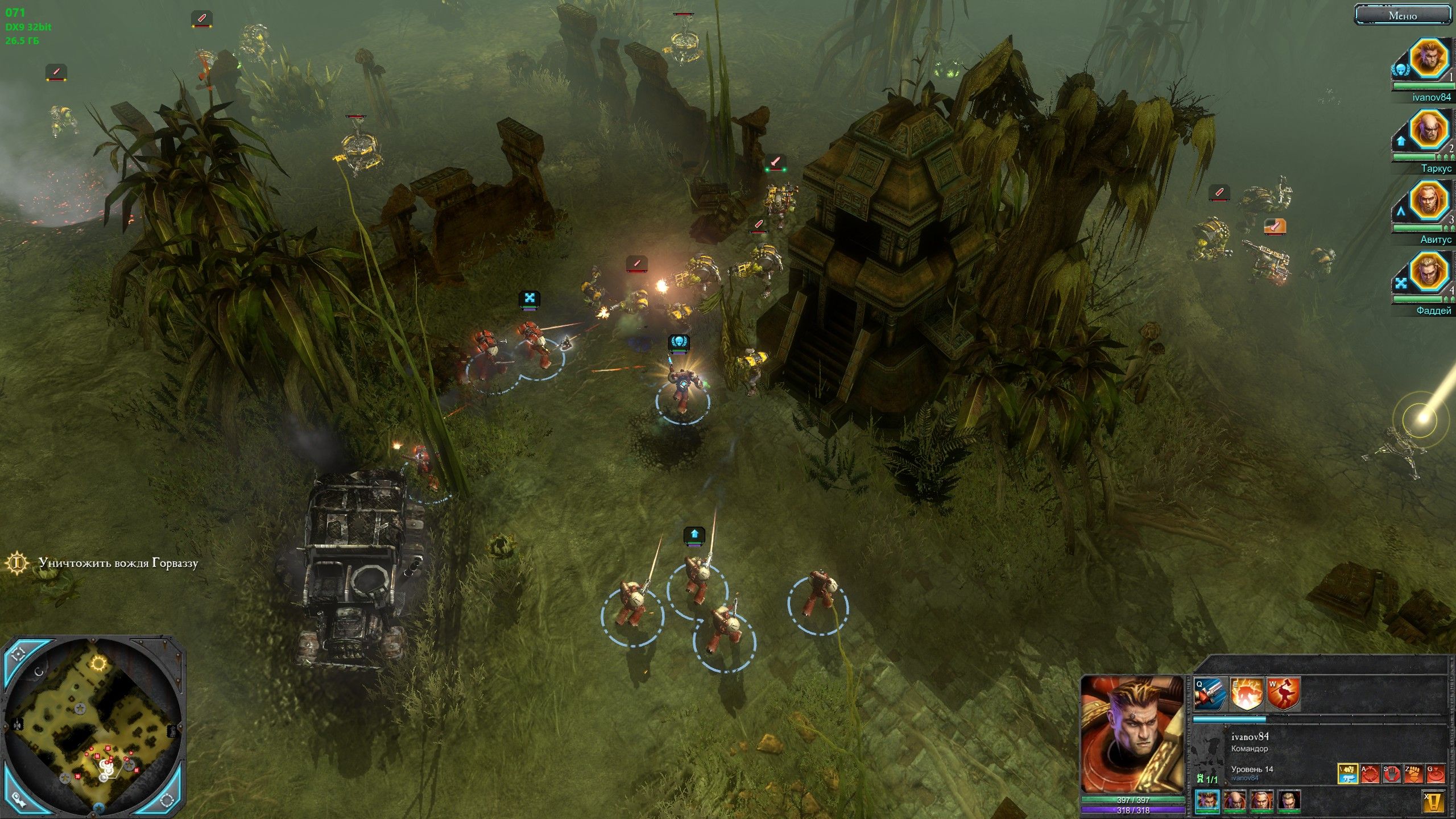Activate the E fiery shield ability
Screen dimensions: 1456x819
1246,693
